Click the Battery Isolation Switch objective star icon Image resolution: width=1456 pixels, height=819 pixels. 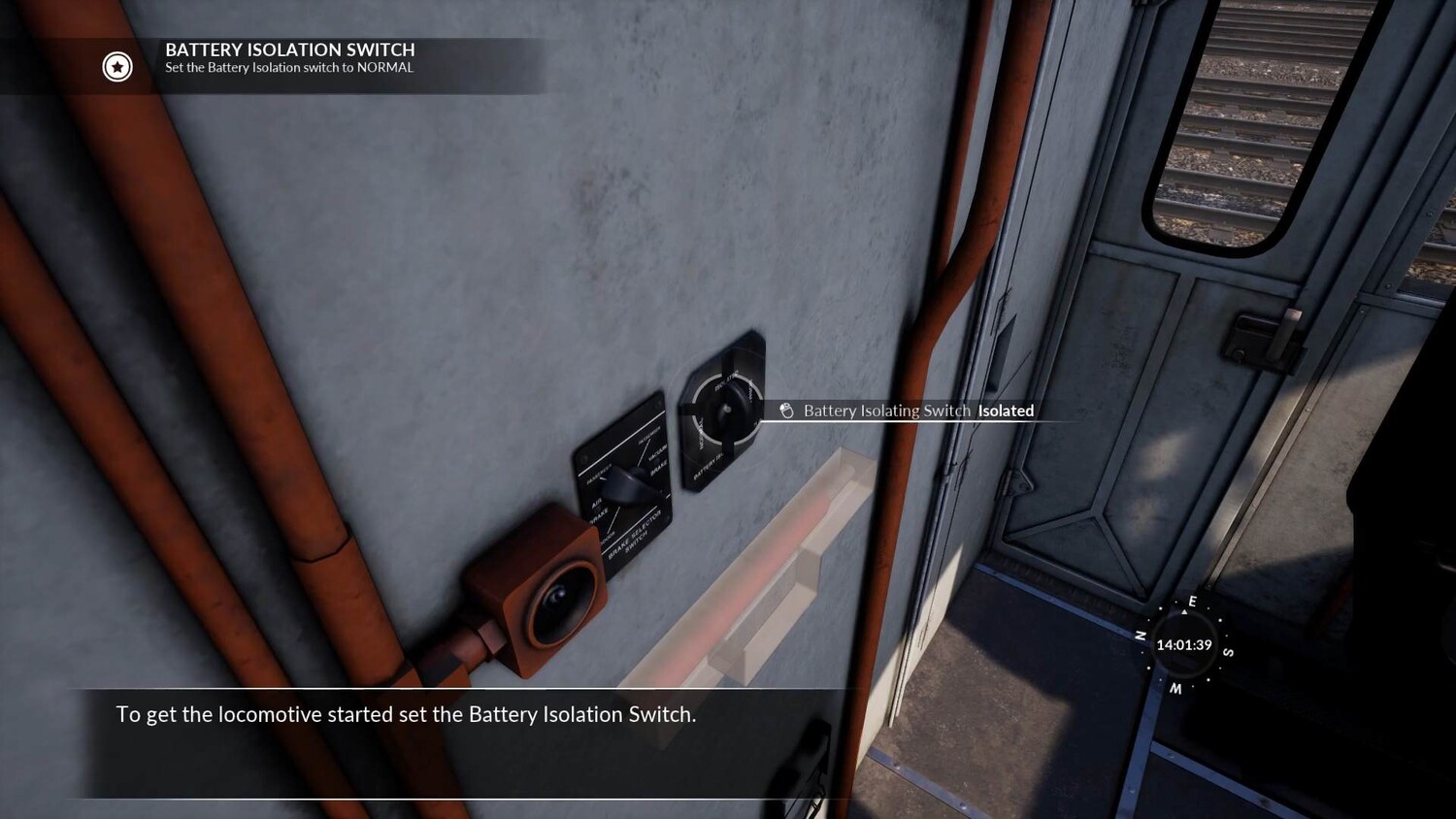(117, 67)
